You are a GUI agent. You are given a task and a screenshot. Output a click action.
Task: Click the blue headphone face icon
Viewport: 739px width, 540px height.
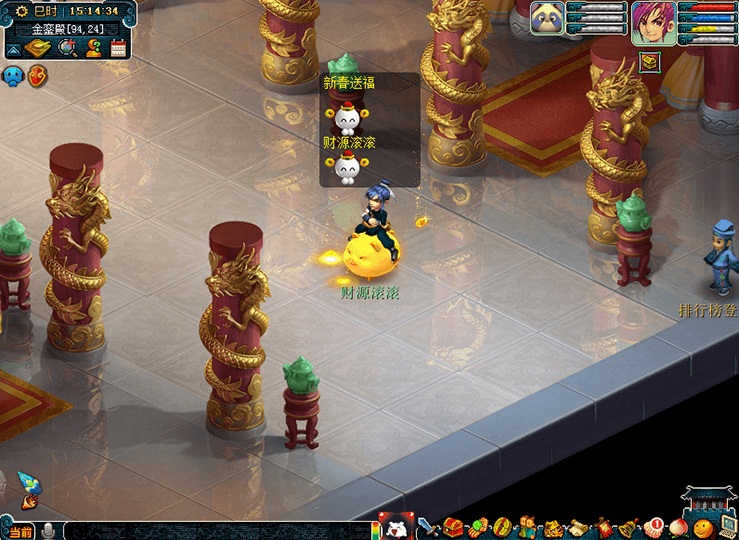tap(13, 75)
